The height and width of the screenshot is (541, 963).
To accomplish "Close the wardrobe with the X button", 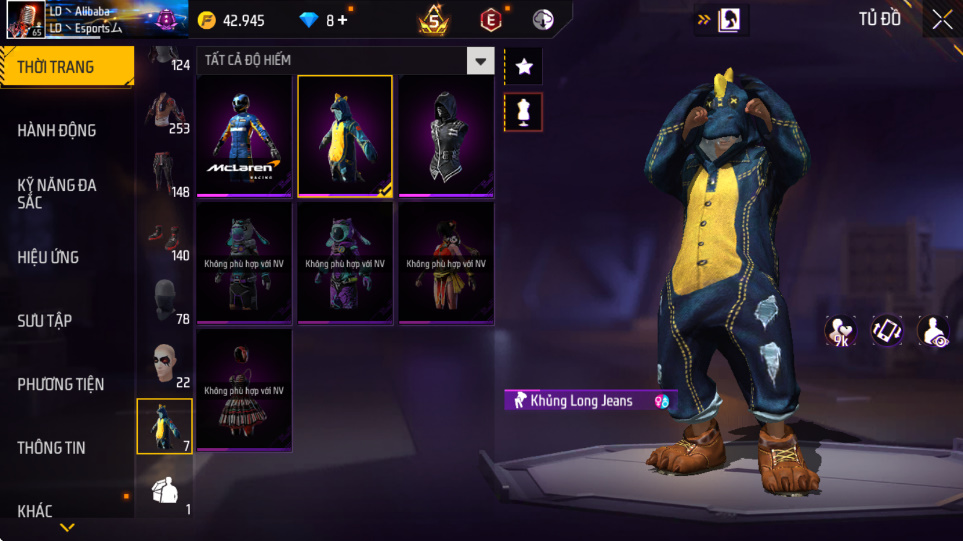I will (x=942, y=19).
